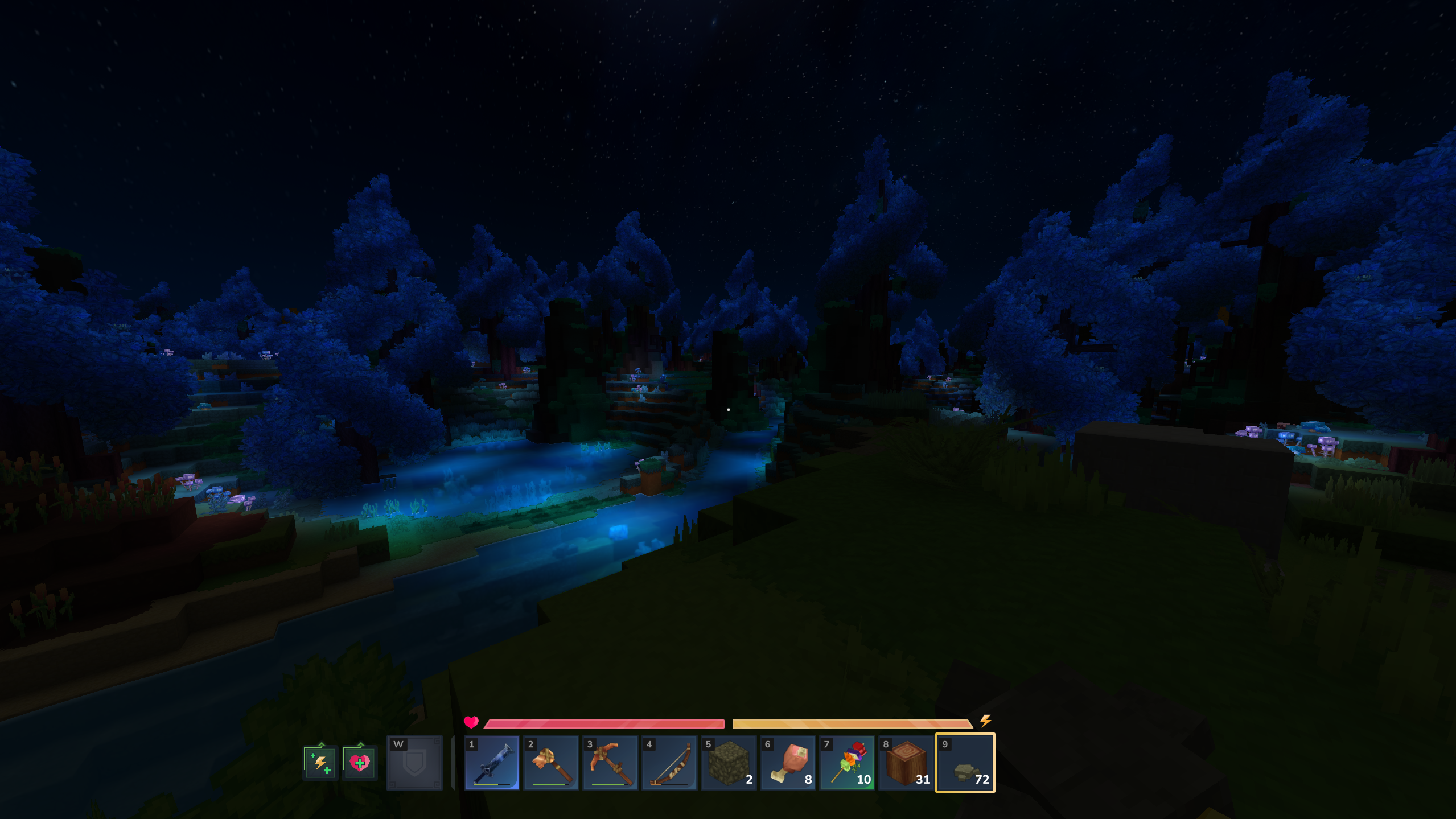Choose the copper pickaxe in slot 3

coord(610,763)
